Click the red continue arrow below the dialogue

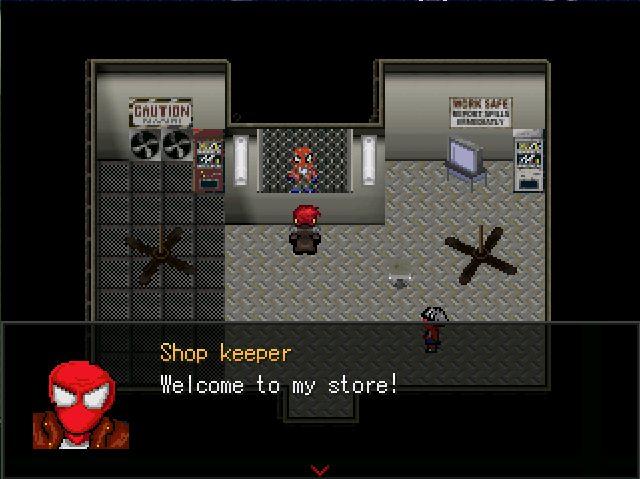(320, 468)
